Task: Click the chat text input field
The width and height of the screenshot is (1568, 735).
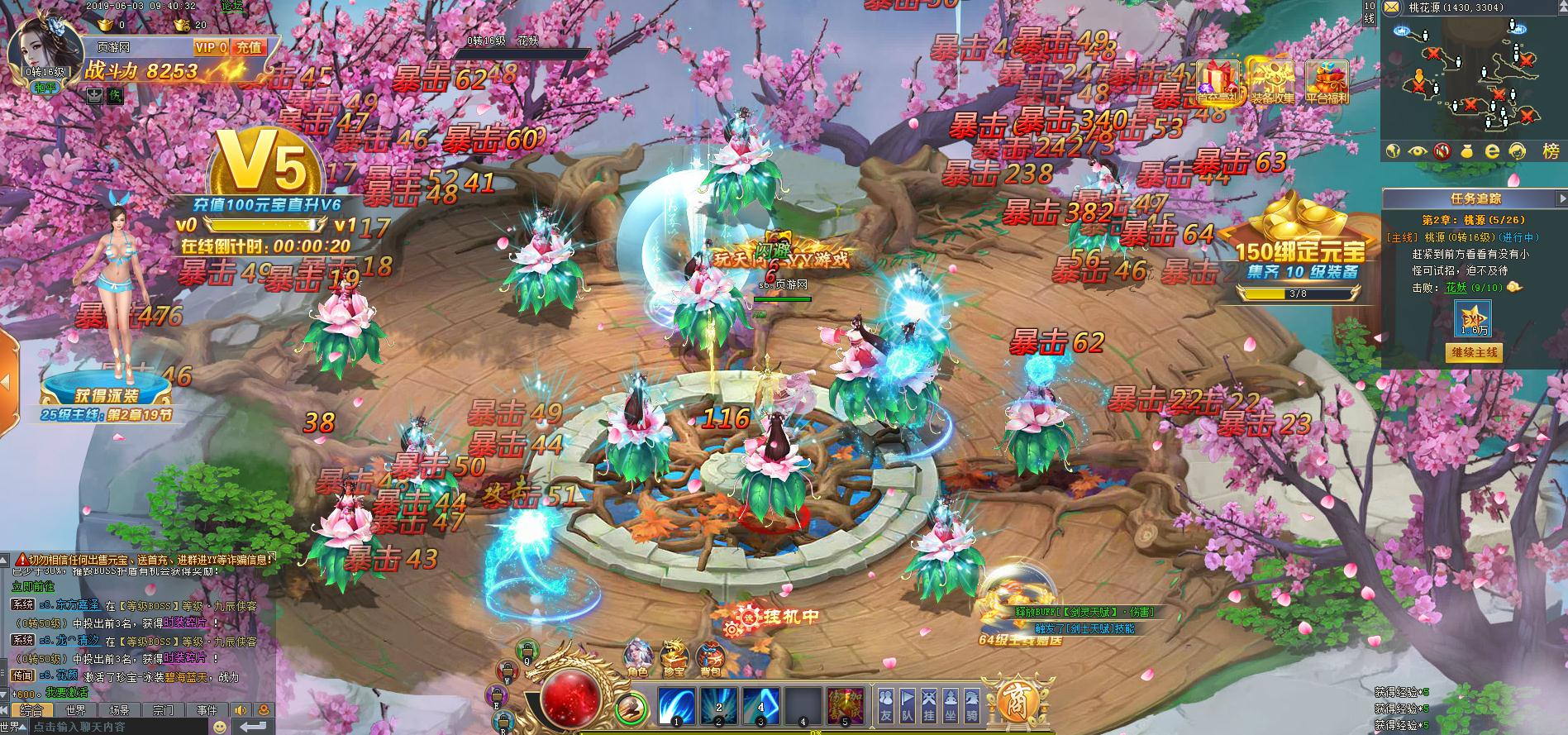Action: pyautogui.click(x=116, y=727)
